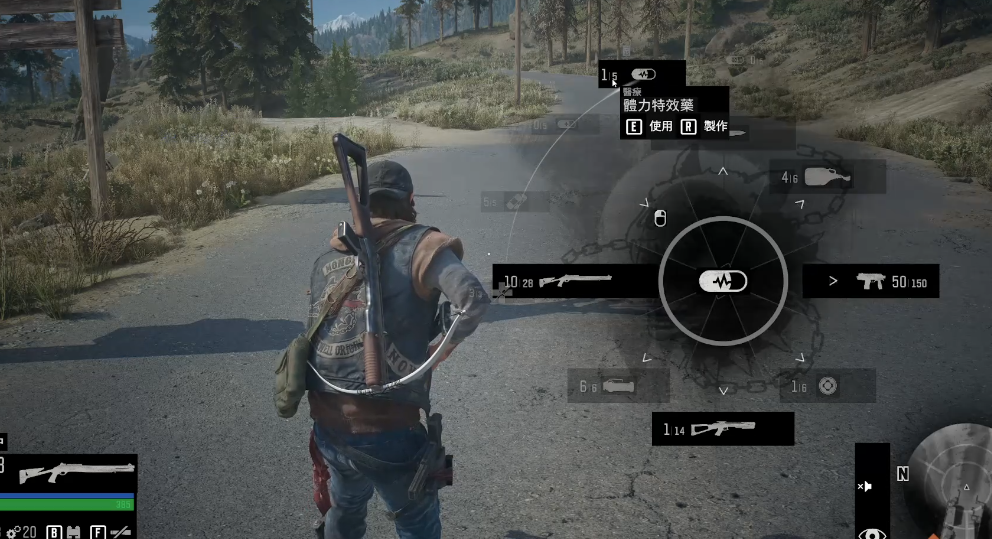Screen dimensions: 992x539
Task: Switch to the submachine gun slot
Action: (x=869, y=282)
